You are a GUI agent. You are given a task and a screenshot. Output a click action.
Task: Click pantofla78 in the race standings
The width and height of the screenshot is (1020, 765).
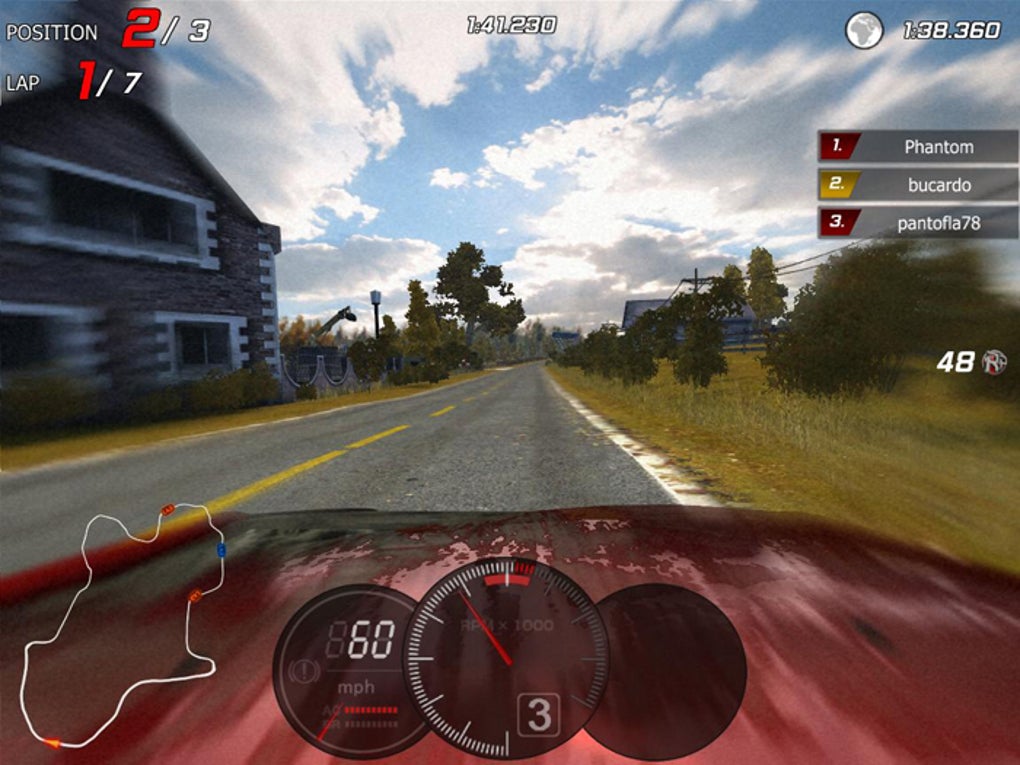(x=918, y=223)
